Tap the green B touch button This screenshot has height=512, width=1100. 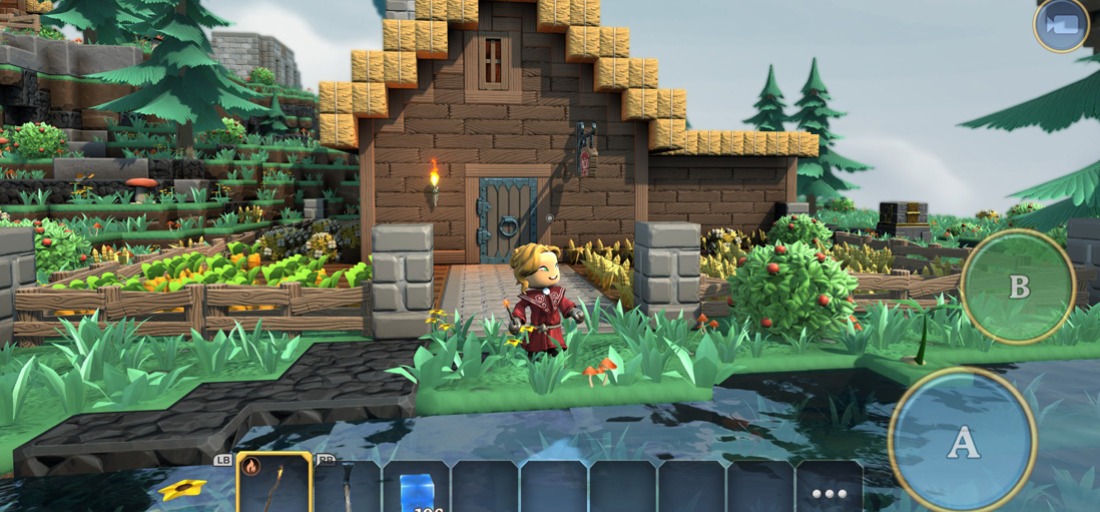pos(1018,287)
